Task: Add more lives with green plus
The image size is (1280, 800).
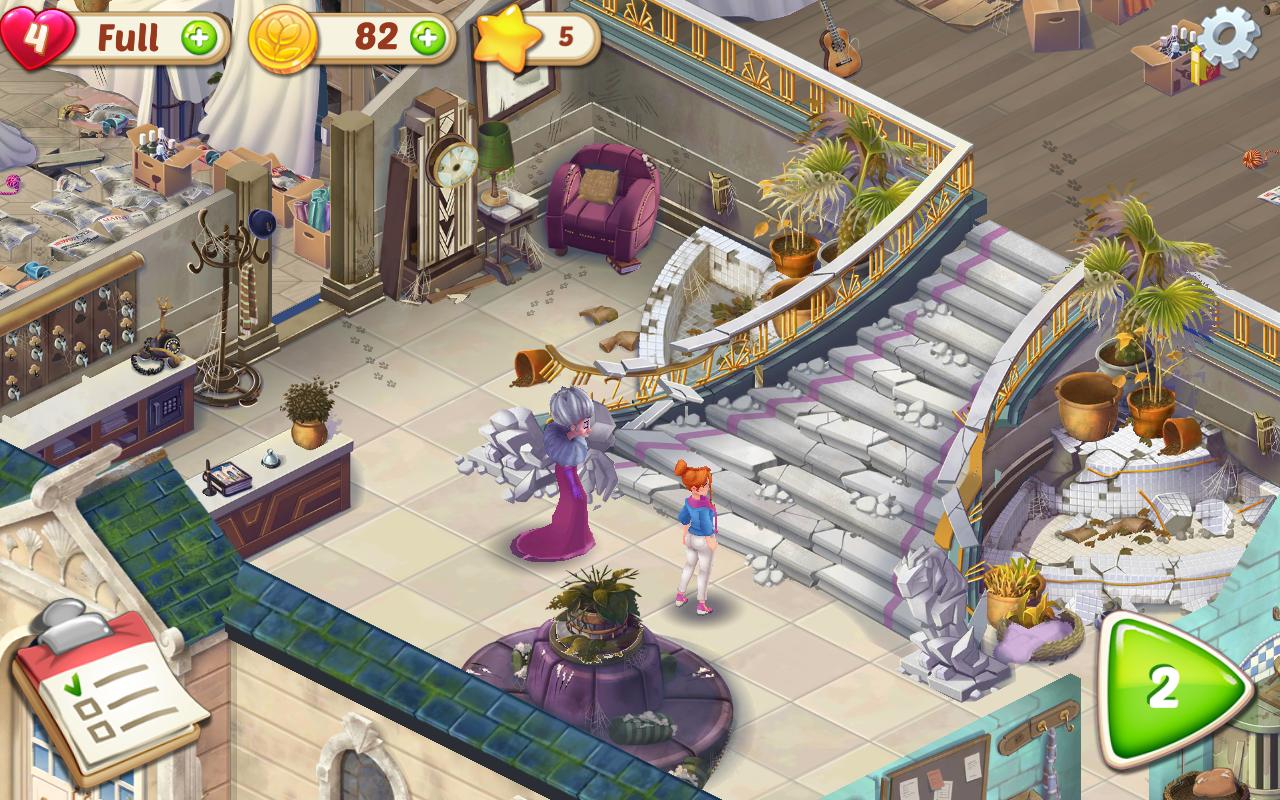Action: click(199, 38)
